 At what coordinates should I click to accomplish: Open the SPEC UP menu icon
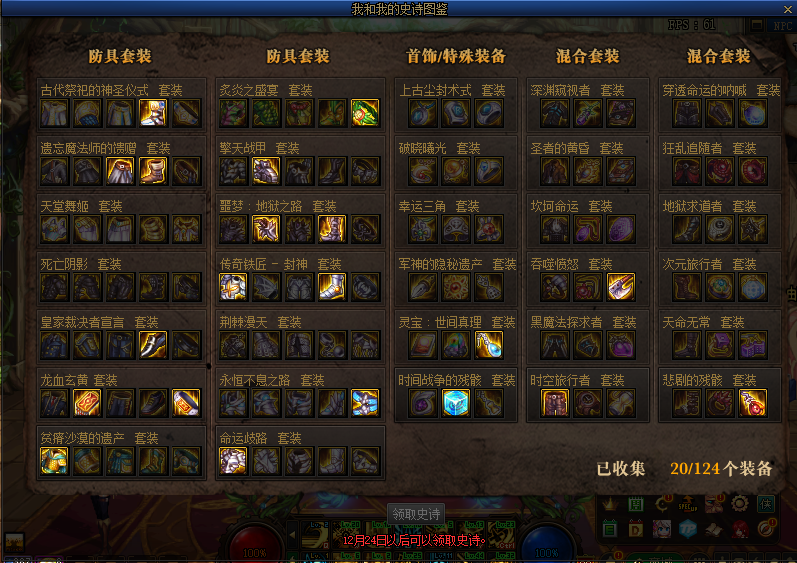tap(688, 504)
